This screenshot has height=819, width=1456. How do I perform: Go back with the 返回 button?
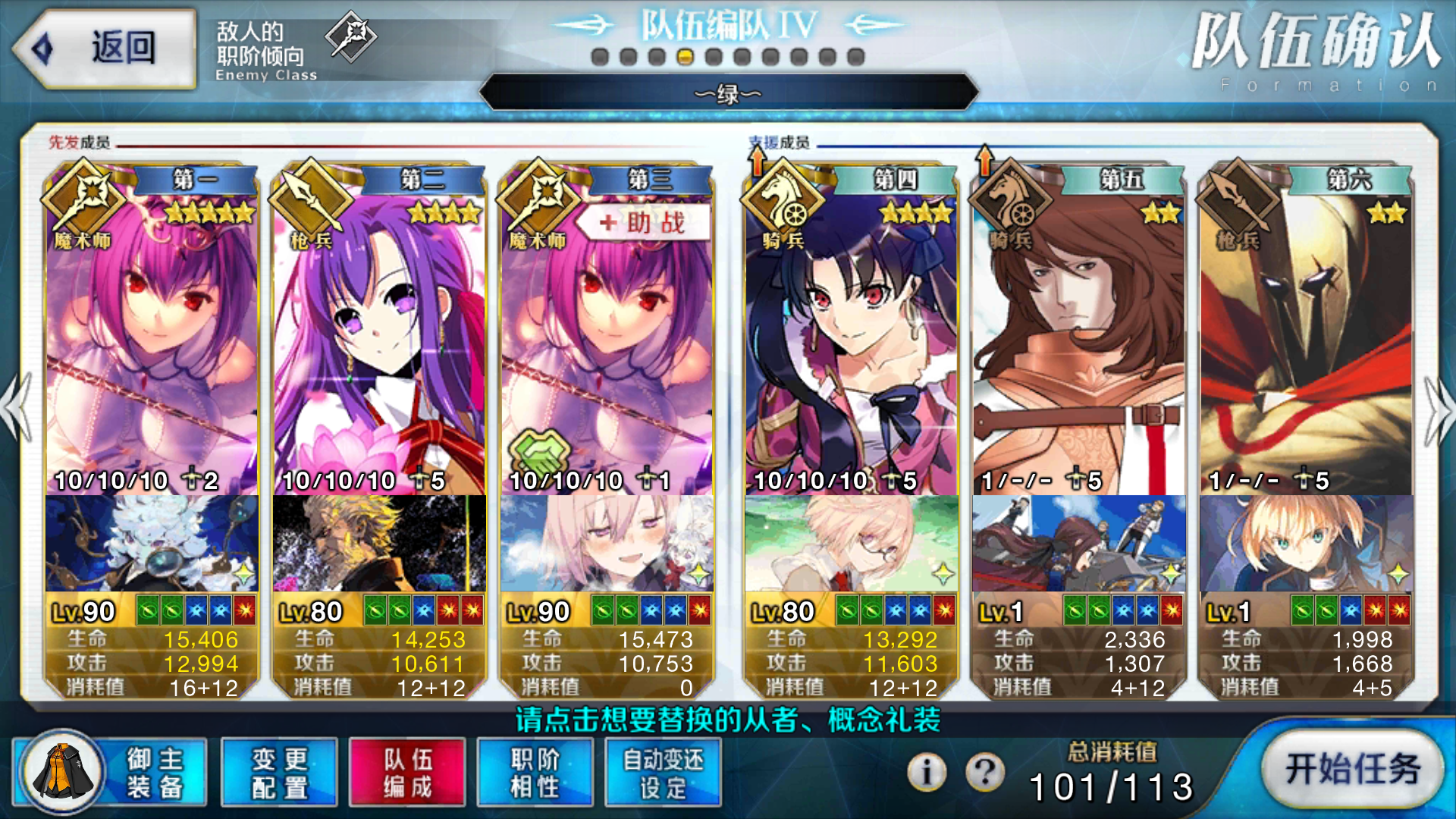[105, 49]
